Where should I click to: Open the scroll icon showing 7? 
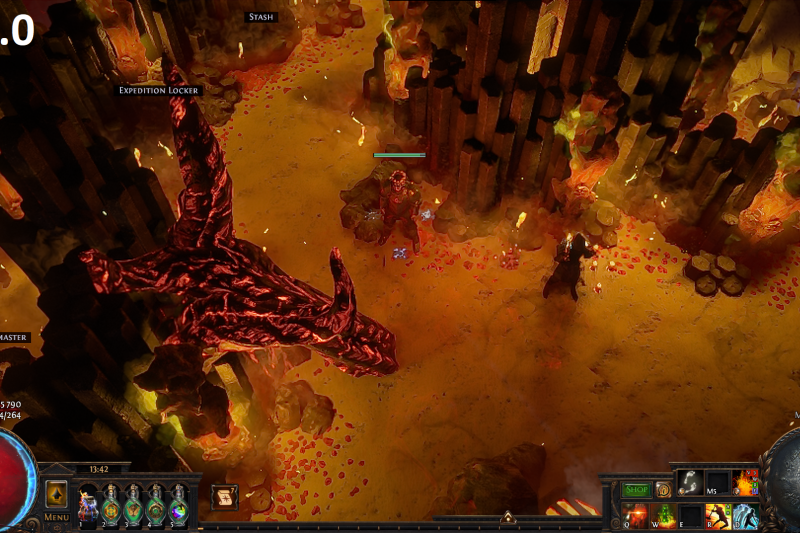(225, 497)
